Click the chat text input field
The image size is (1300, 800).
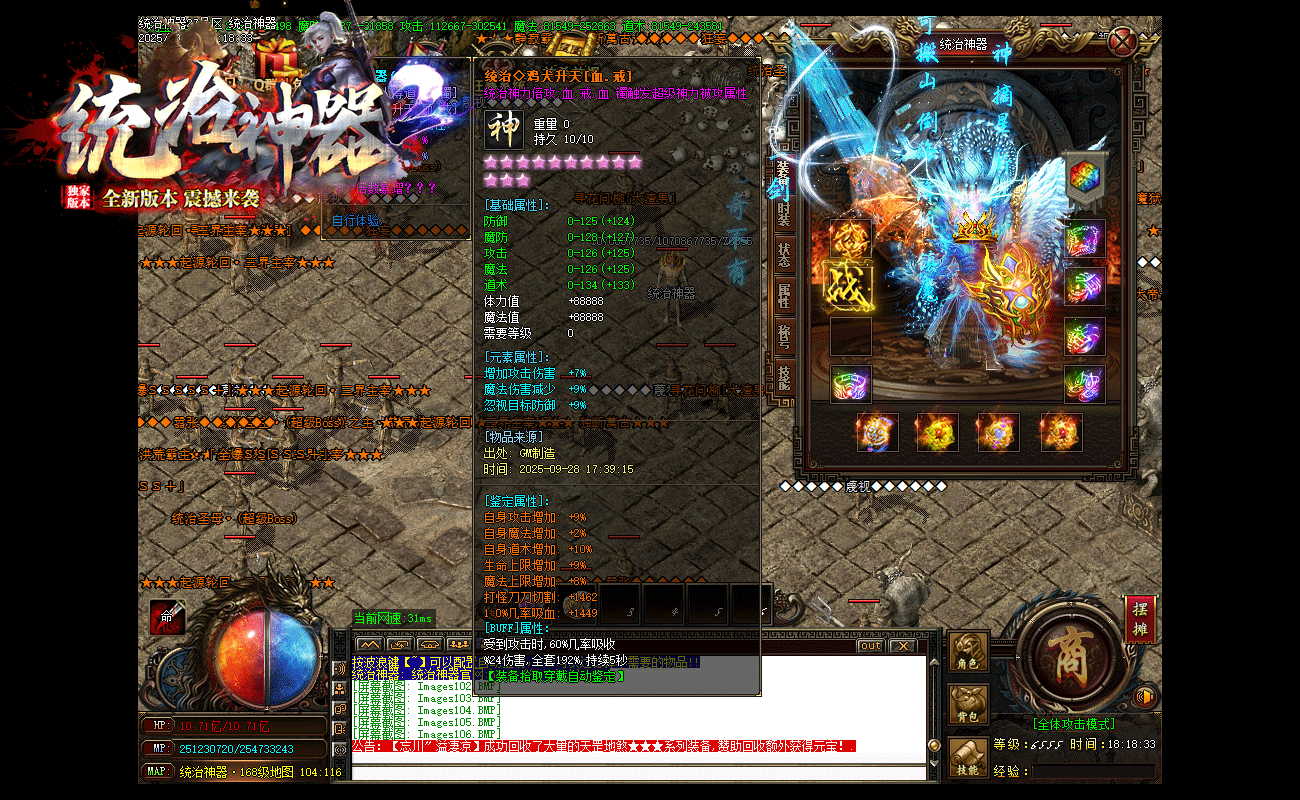(640, 772)
